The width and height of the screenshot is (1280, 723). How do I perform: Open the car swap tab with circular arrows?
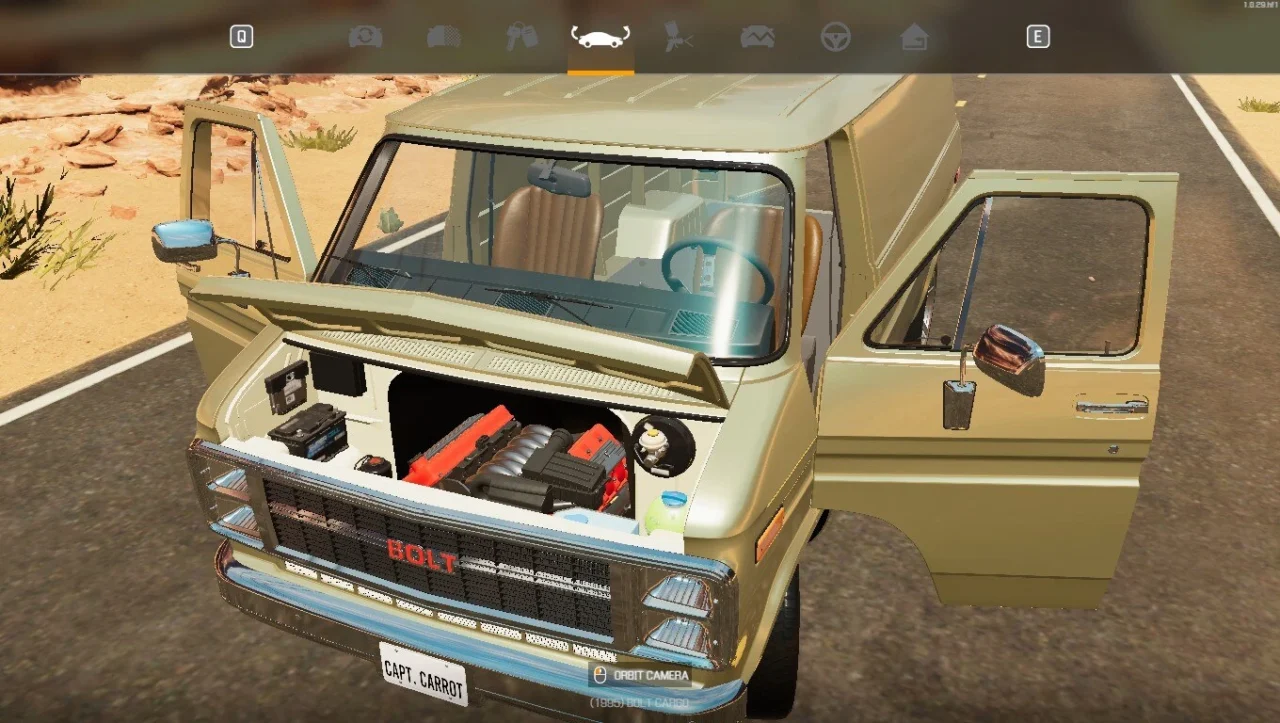coord(365,37)
